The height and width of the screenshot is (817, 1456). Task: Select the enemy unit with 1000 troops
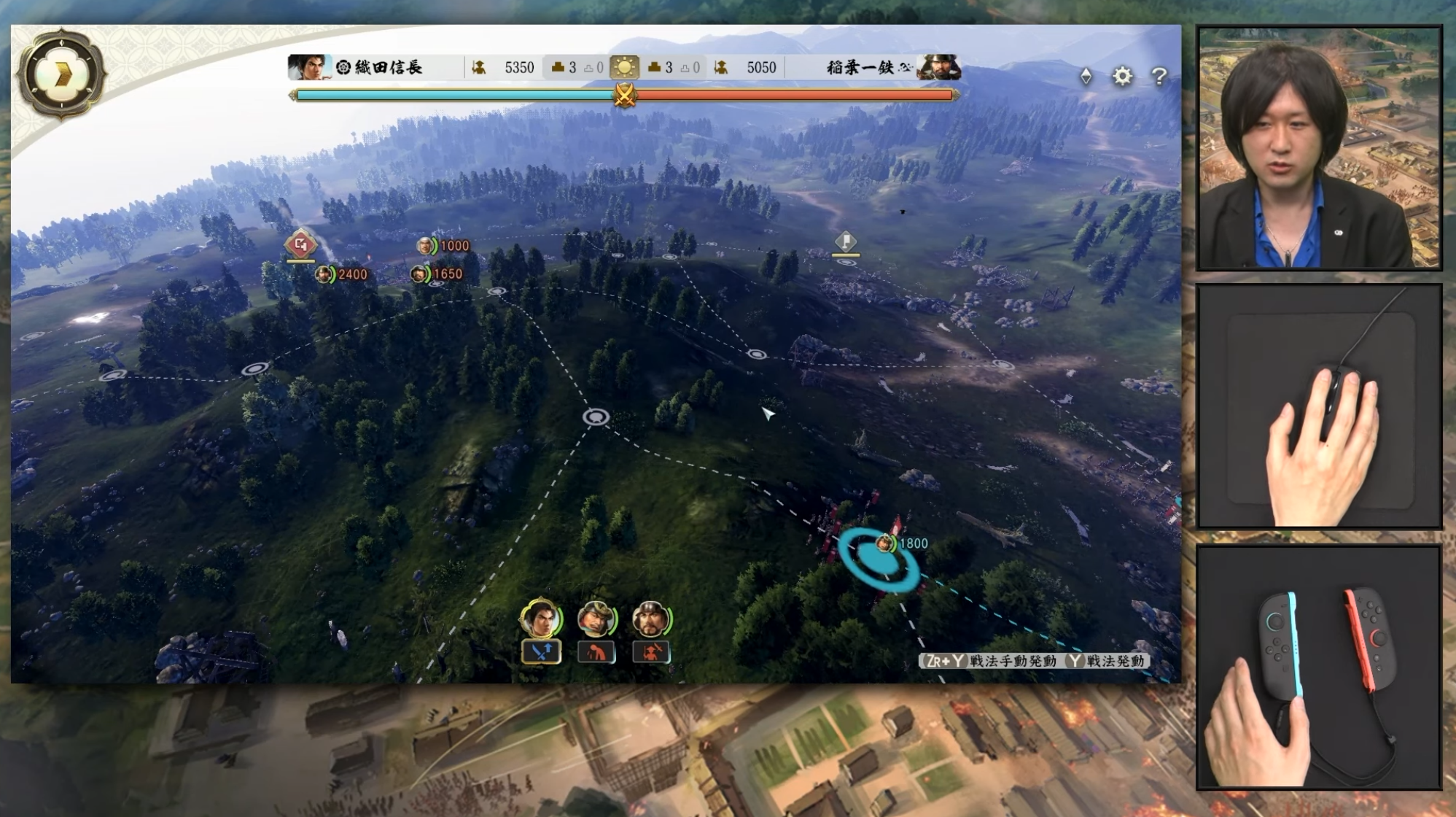pos(426,246)
